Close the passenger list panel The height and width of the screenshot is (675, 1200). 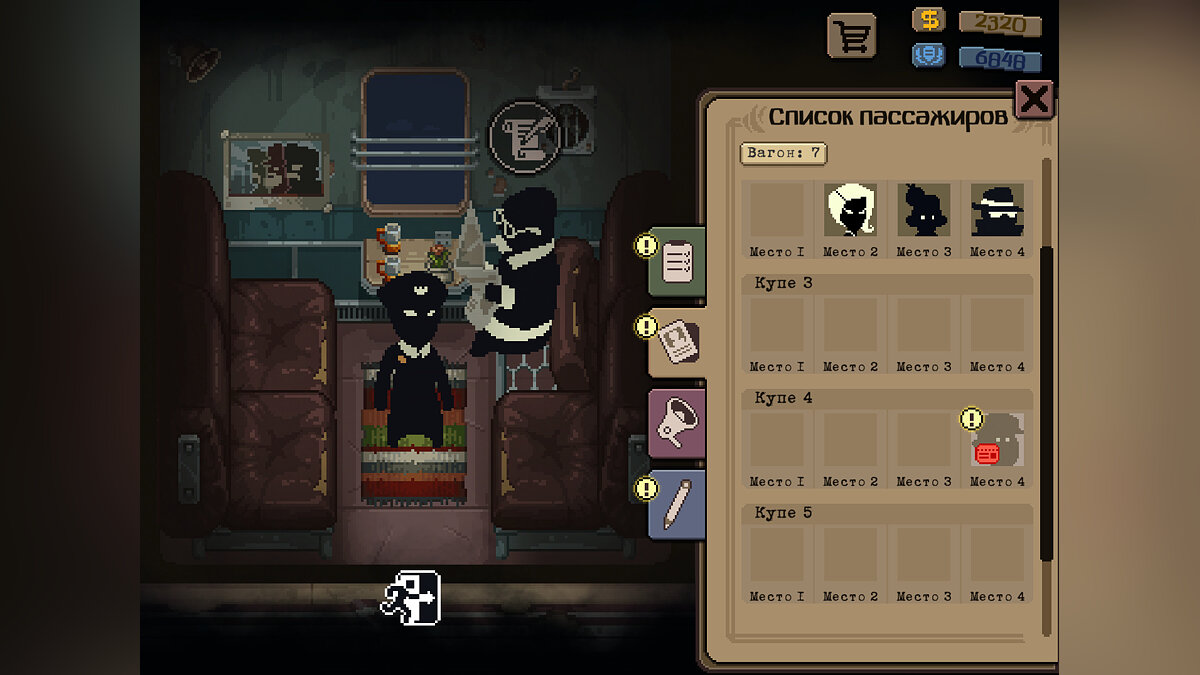tap(1034, 99)
